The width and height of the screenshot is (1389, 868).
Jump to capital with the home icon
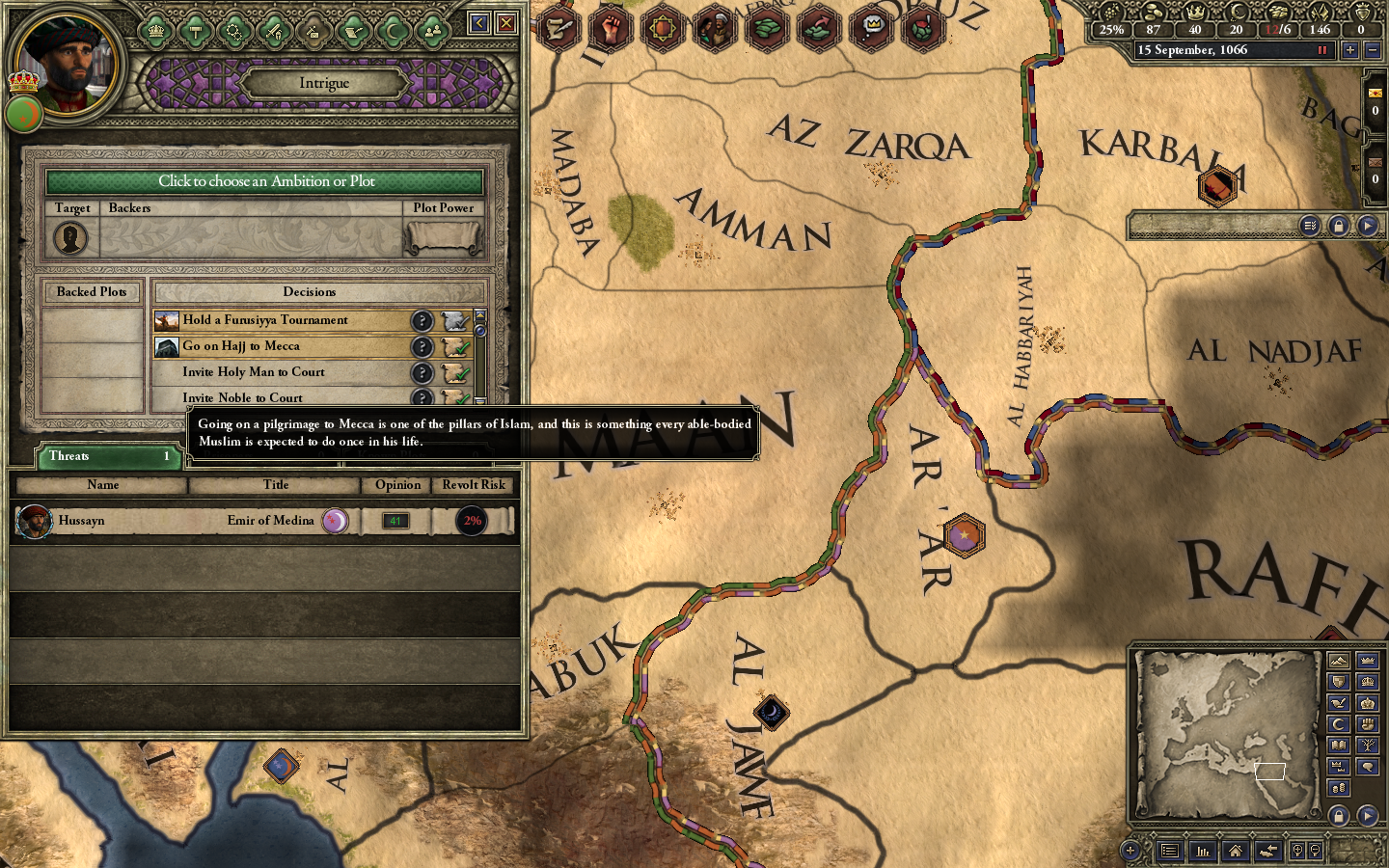click(x=1236, y=852)
